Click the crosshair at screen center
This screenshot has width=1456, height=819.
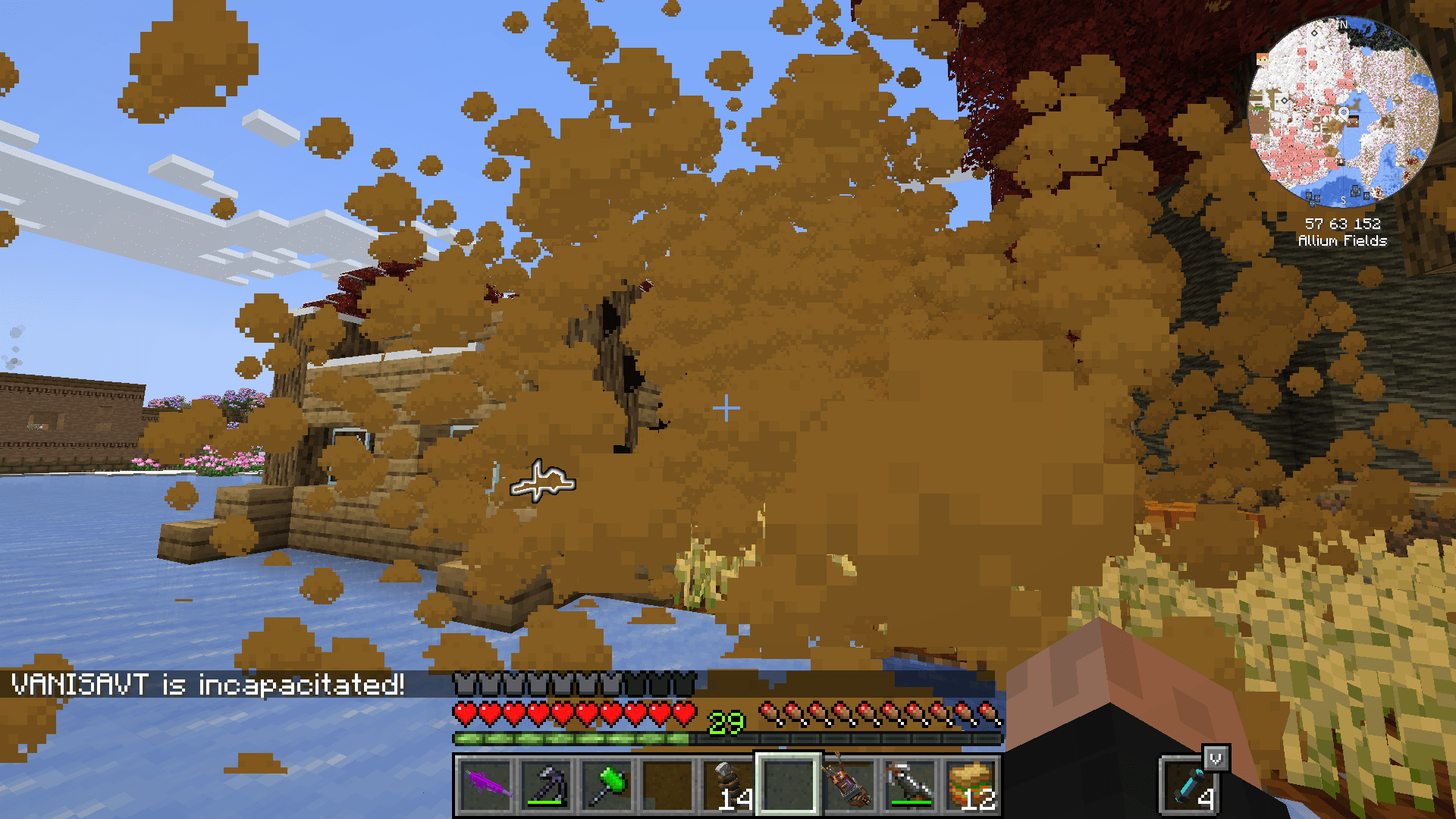(726, 407)
